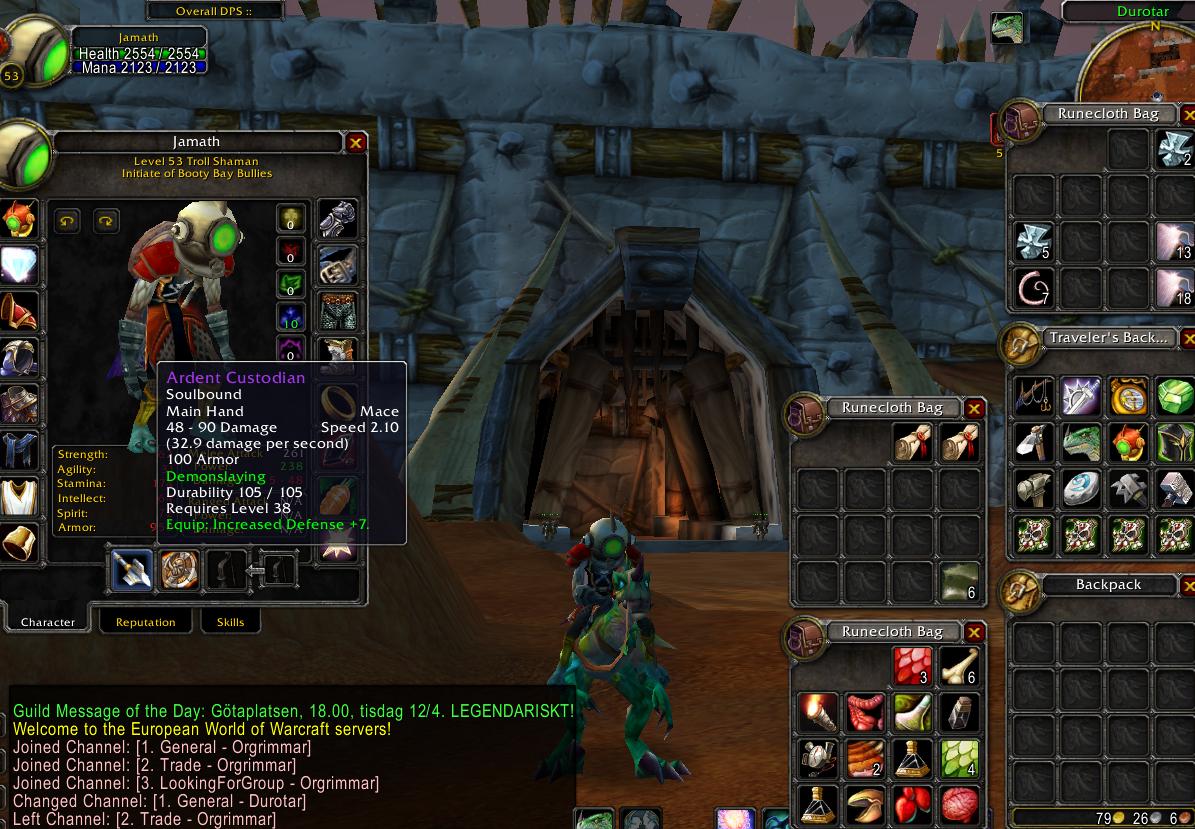Close the Jamath character panel
The image size is (1195, 829).
pos(355,143)
